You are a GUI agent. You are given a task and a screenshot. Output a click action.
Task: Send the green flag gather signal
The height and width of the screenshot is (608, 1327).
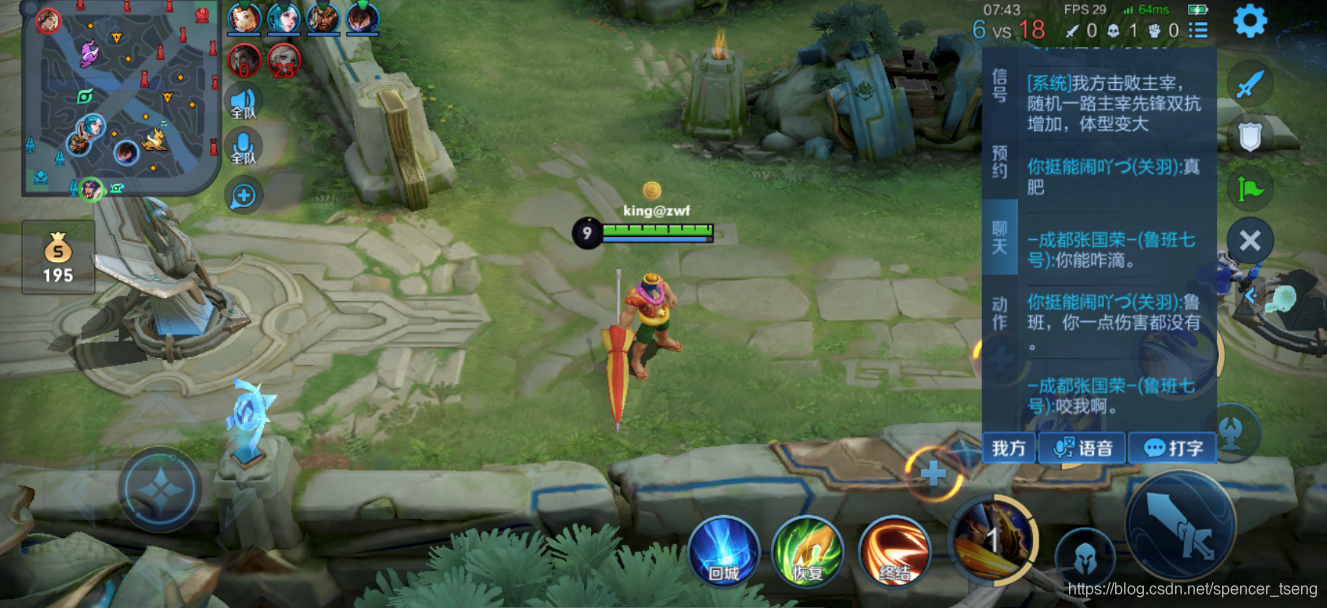point(1250,187)
